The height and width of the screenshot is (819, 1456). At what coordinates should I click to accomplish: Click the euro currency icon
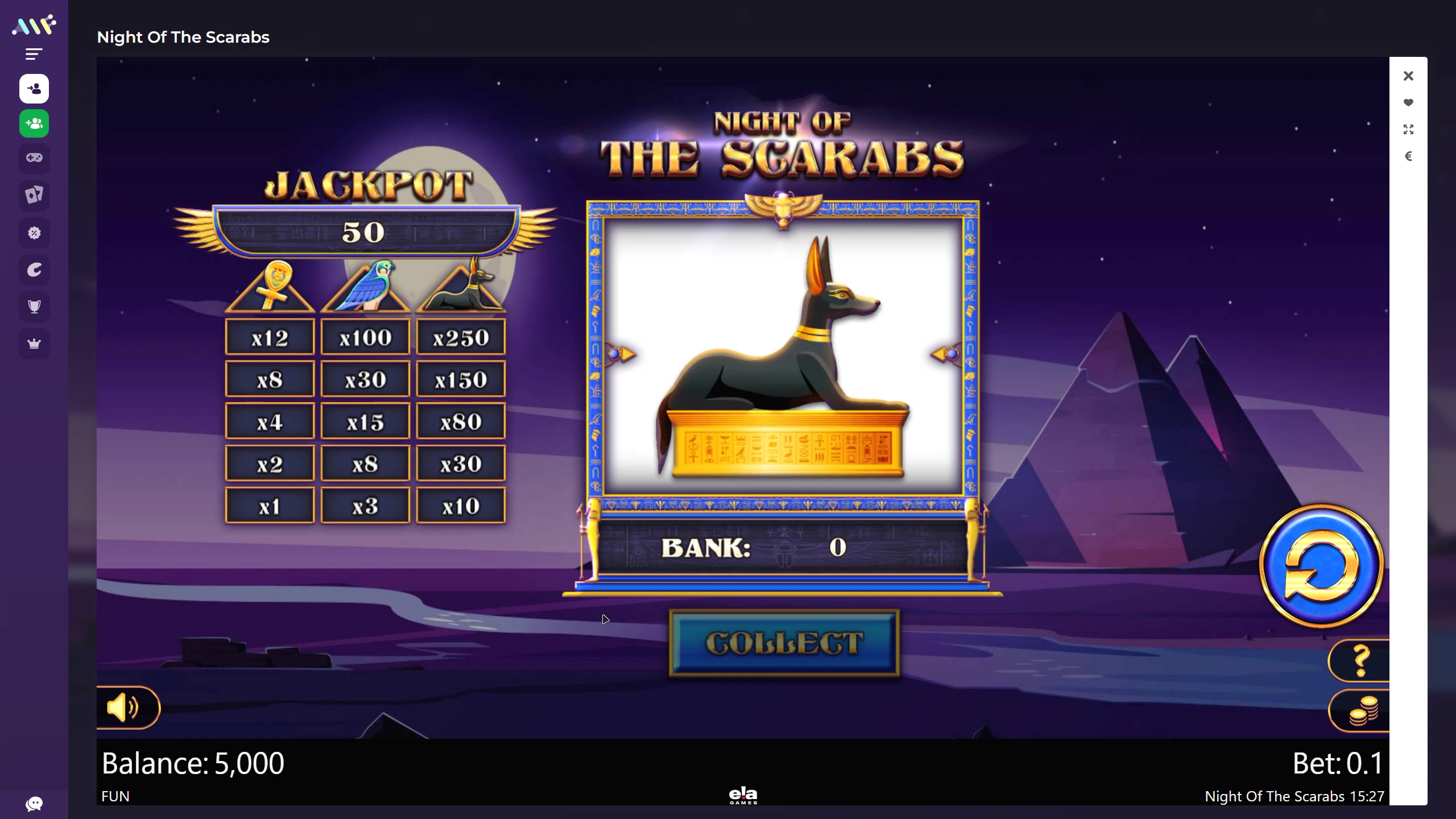(1408, 156)
